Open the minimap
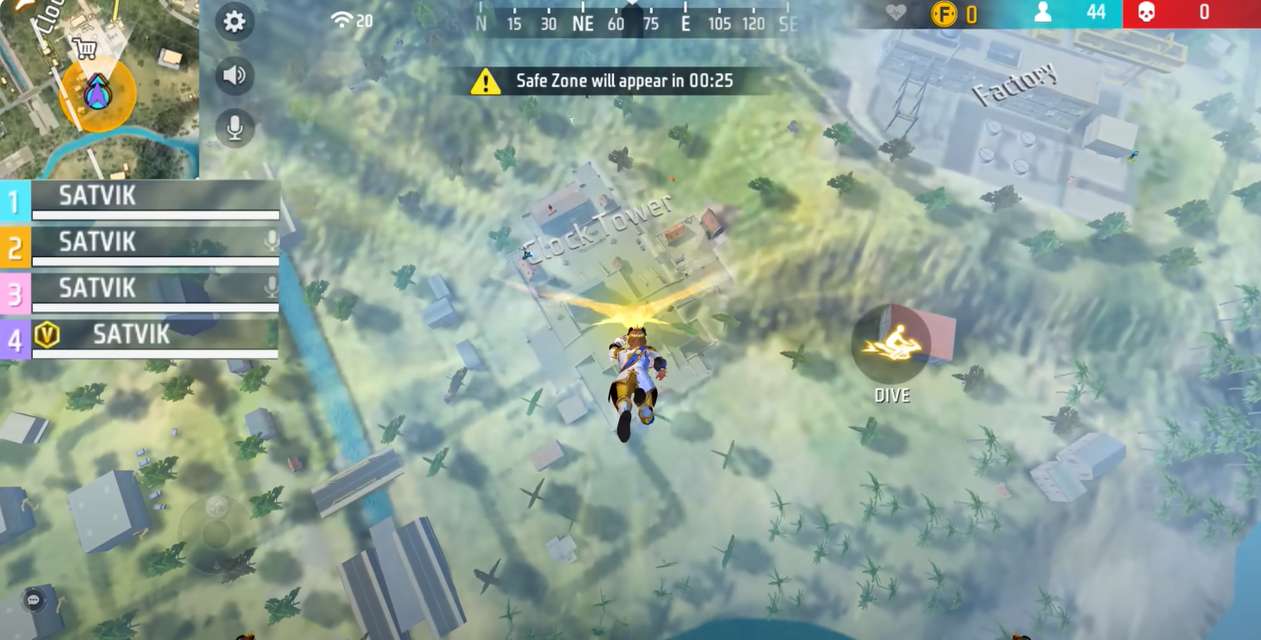Image resolution: width=1261 pixels, height=640 pixels. click(98, 88)
